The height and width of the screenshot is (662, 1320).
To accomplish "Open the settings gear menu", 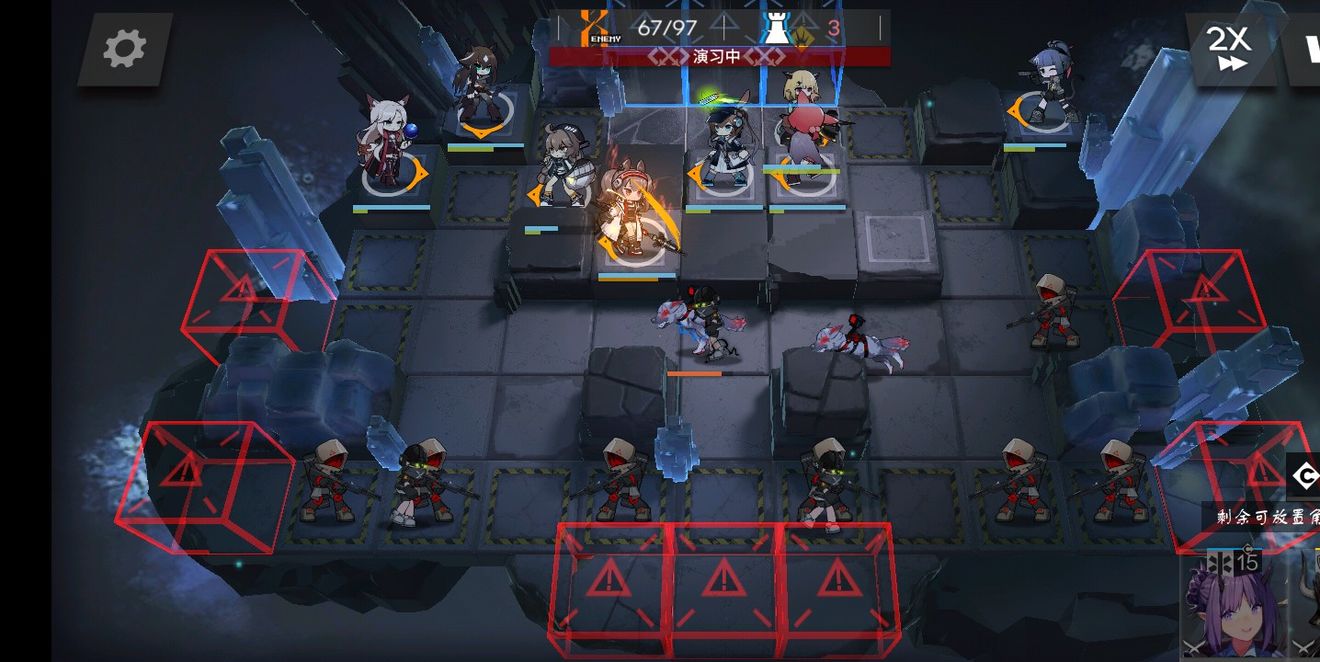I will click(125, 48).
